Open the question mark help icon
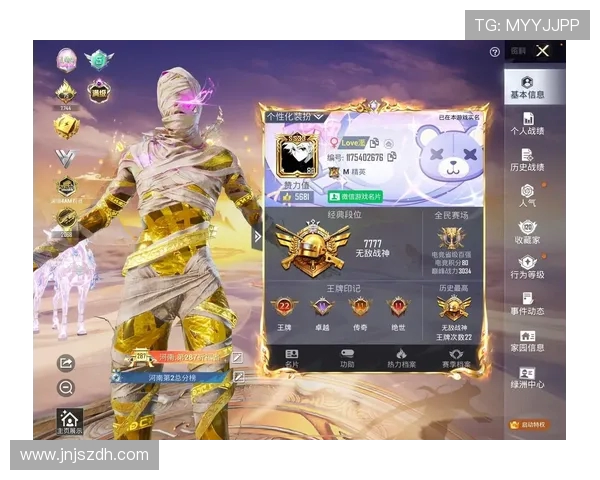600x480 pixels. pos(495,52)
